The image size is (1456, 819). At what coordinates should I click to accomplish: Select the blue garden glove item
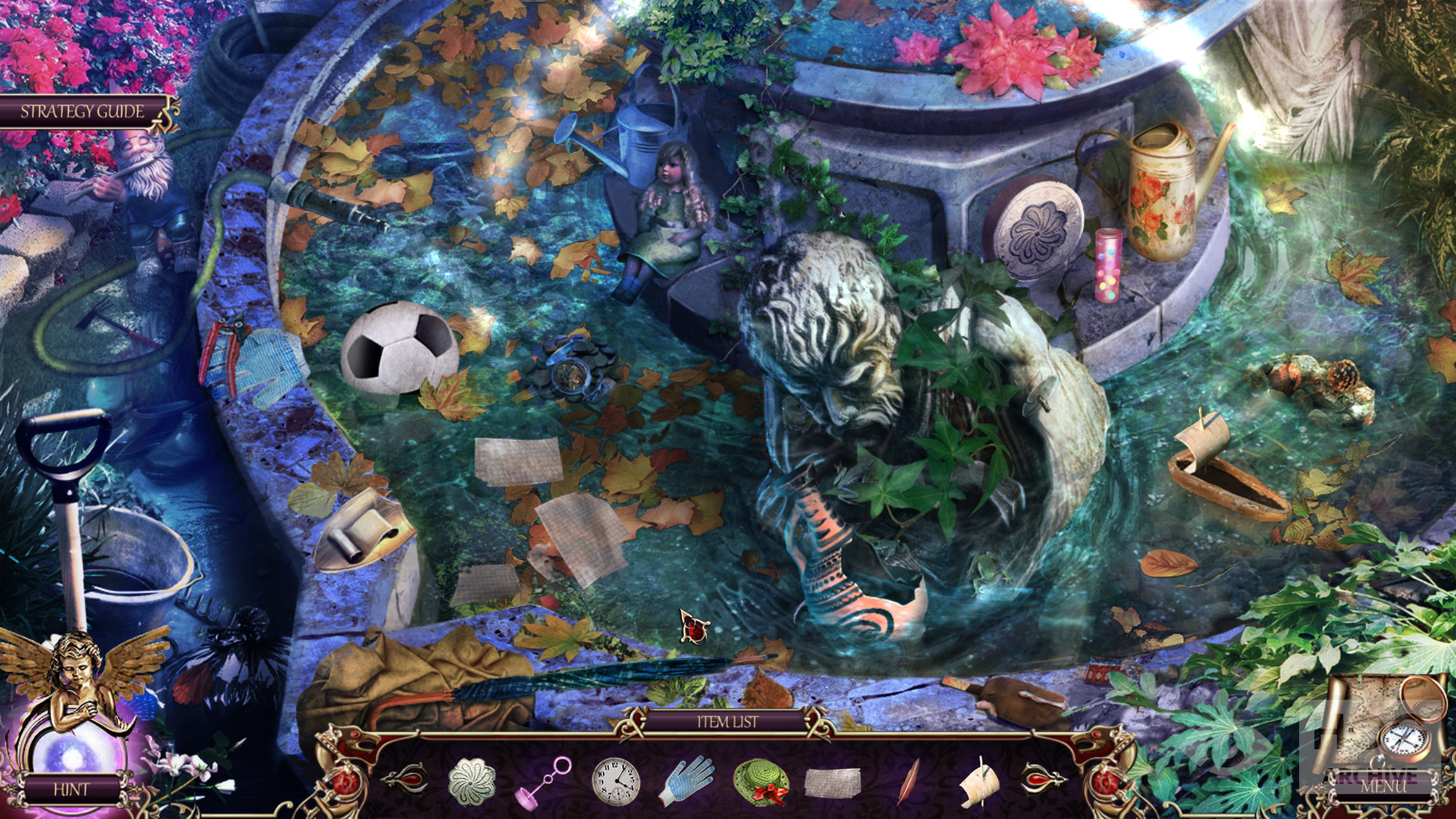(x=686, y=781)
